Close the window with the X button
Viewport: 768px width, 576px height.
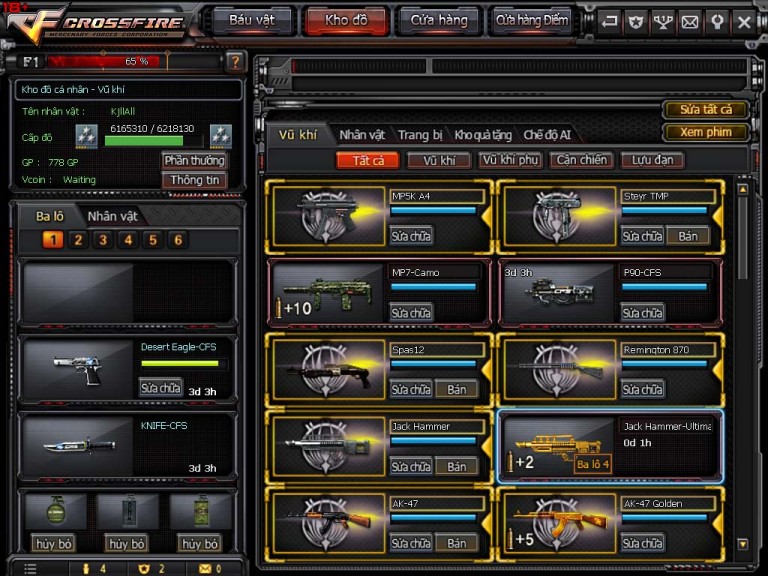click(x=743, y=20)
